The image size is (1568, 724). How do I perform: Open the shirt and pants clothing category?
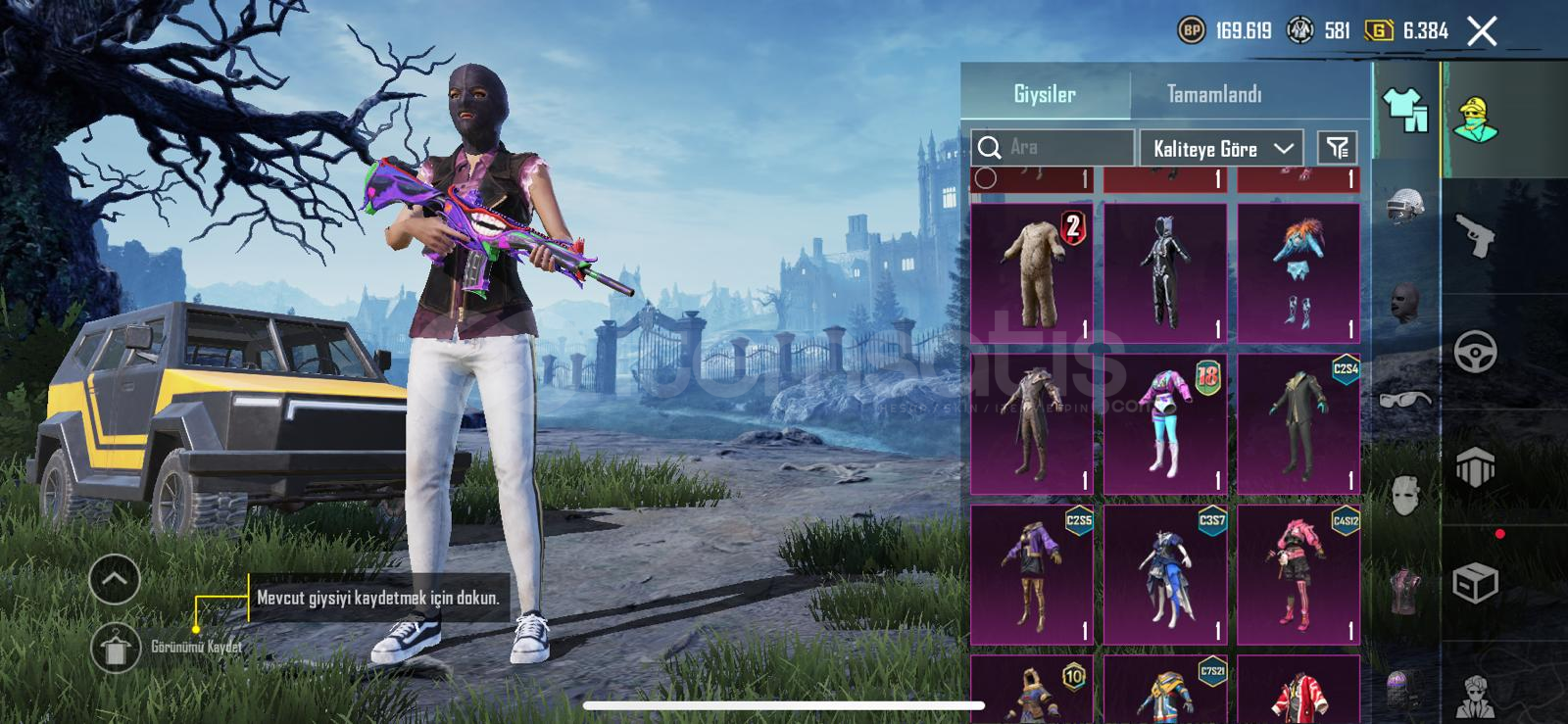click(1405, 110)
